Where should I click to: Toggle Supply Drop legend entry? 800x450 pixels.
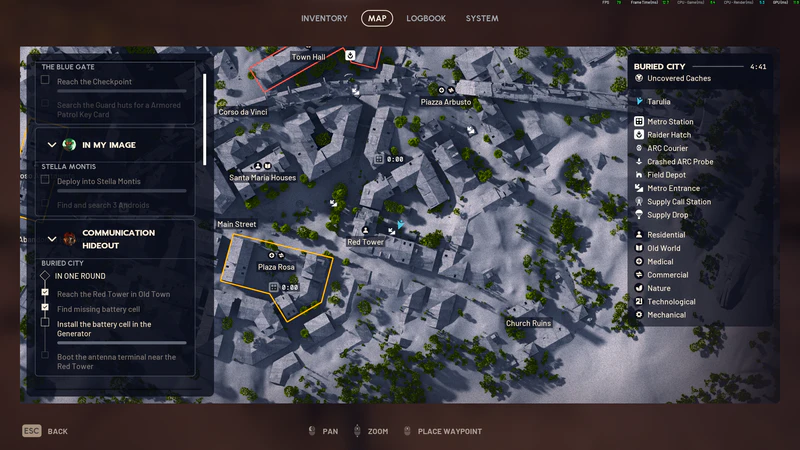tap(667, 215)
